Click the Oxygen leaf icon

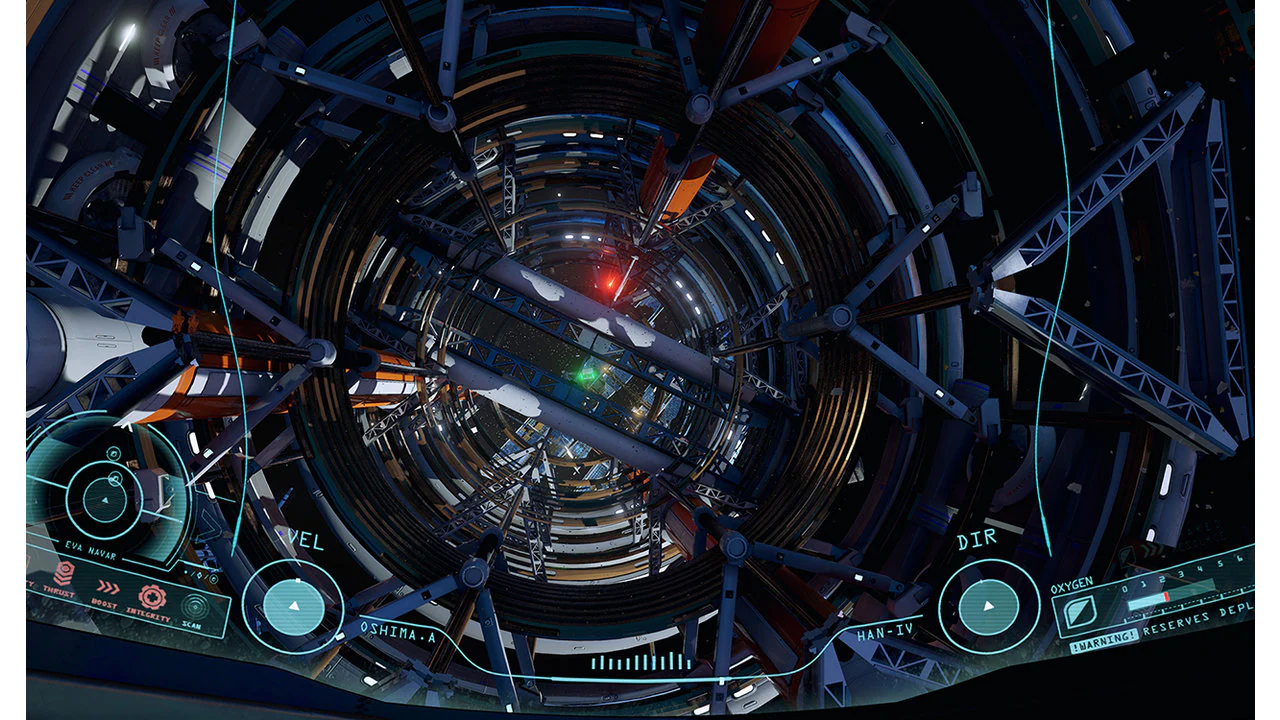1080,612
